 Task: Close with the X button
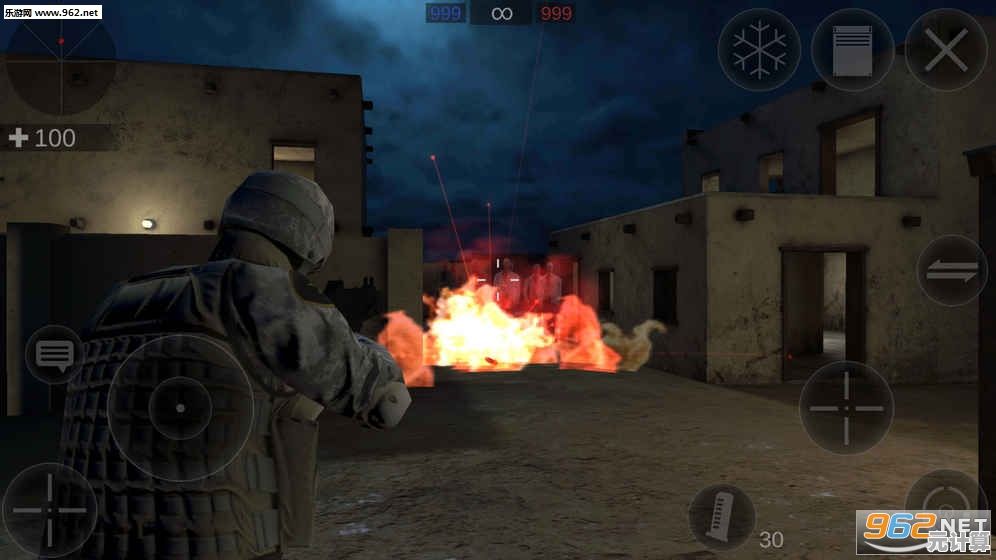tap(945, 50)
